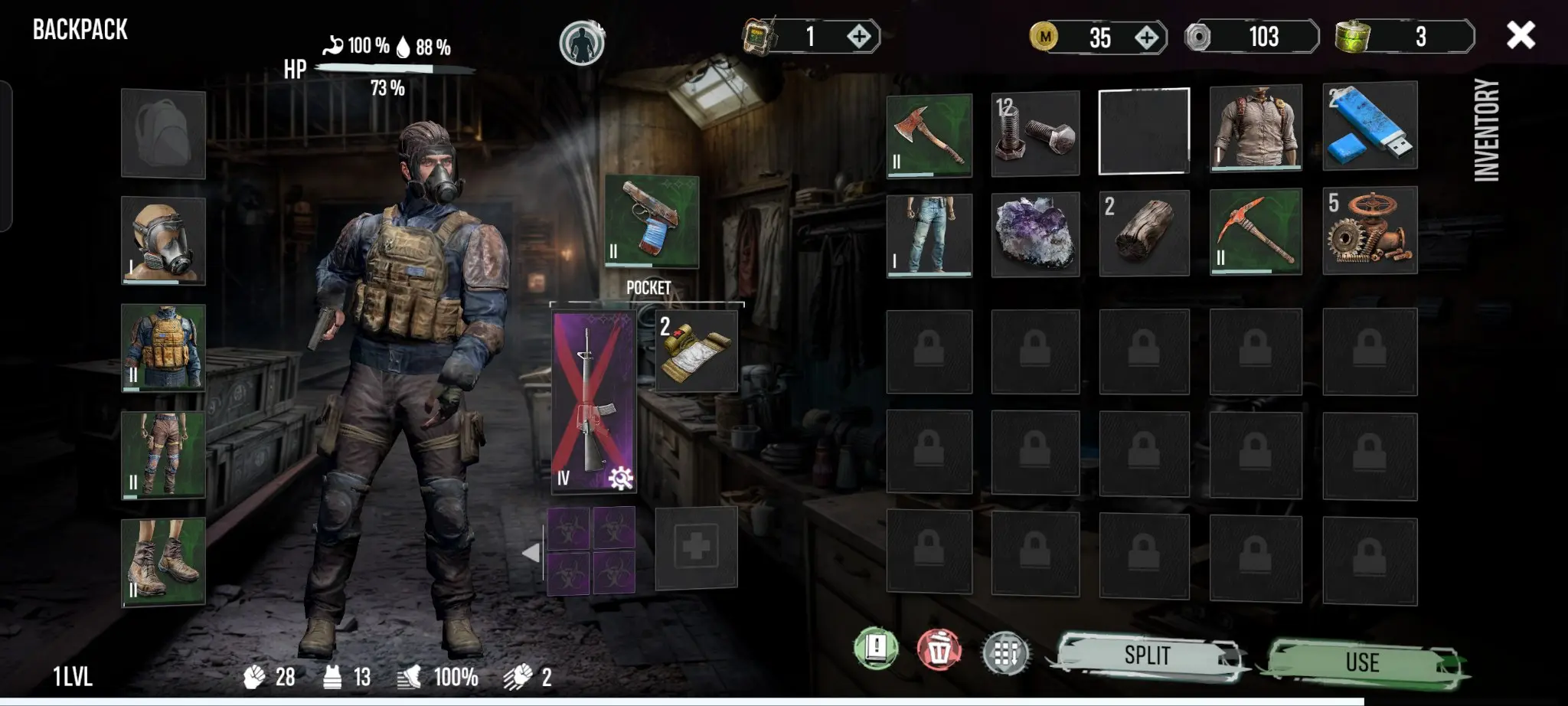Sort inventory with the grid button
Screen dimensions: 1568x706
pyautogui.click(x=1005, y=654)
